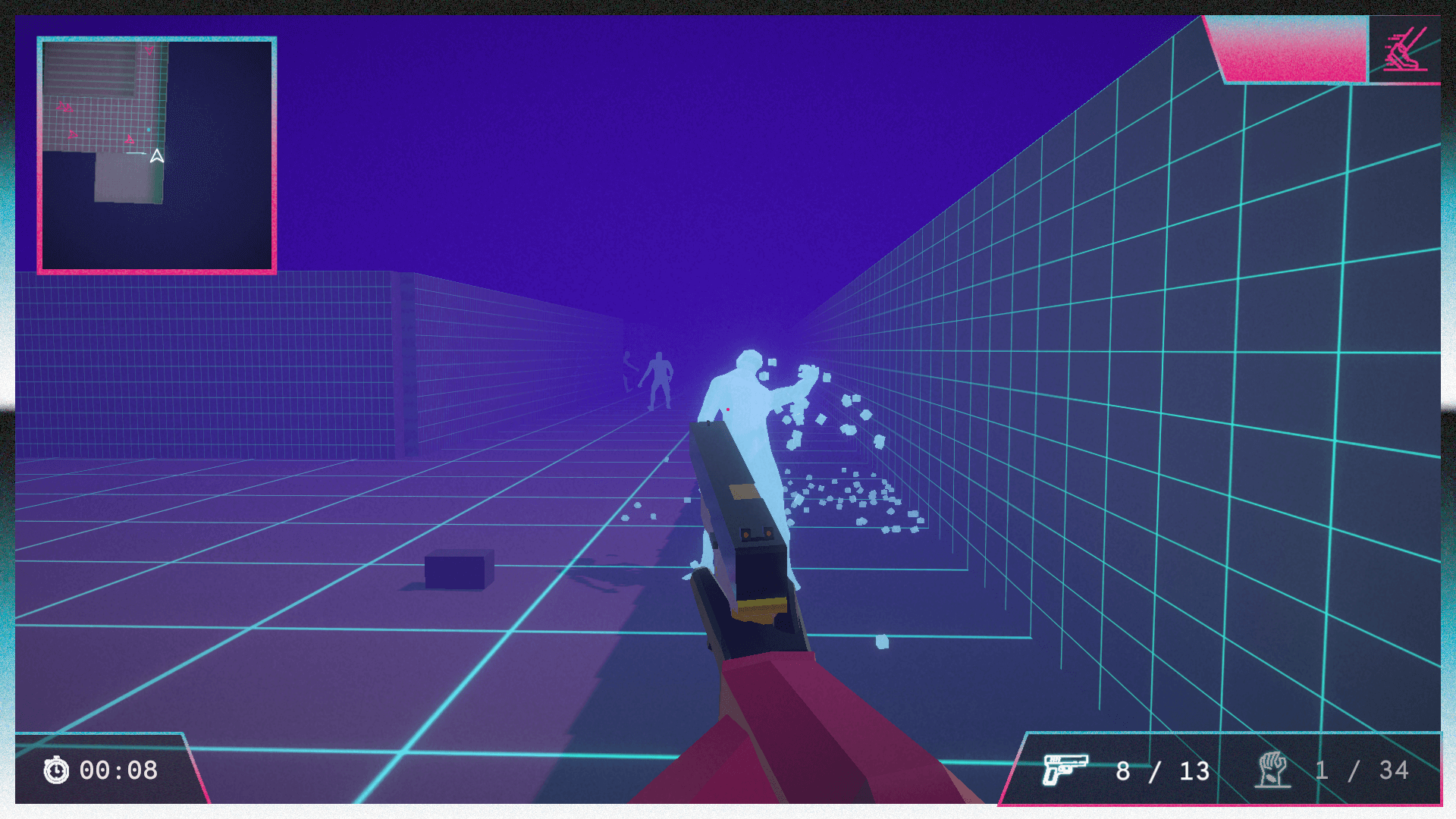Expand the minimap in the top-left corner
The height and width of the screenshot is (819, 1456).
157,154
